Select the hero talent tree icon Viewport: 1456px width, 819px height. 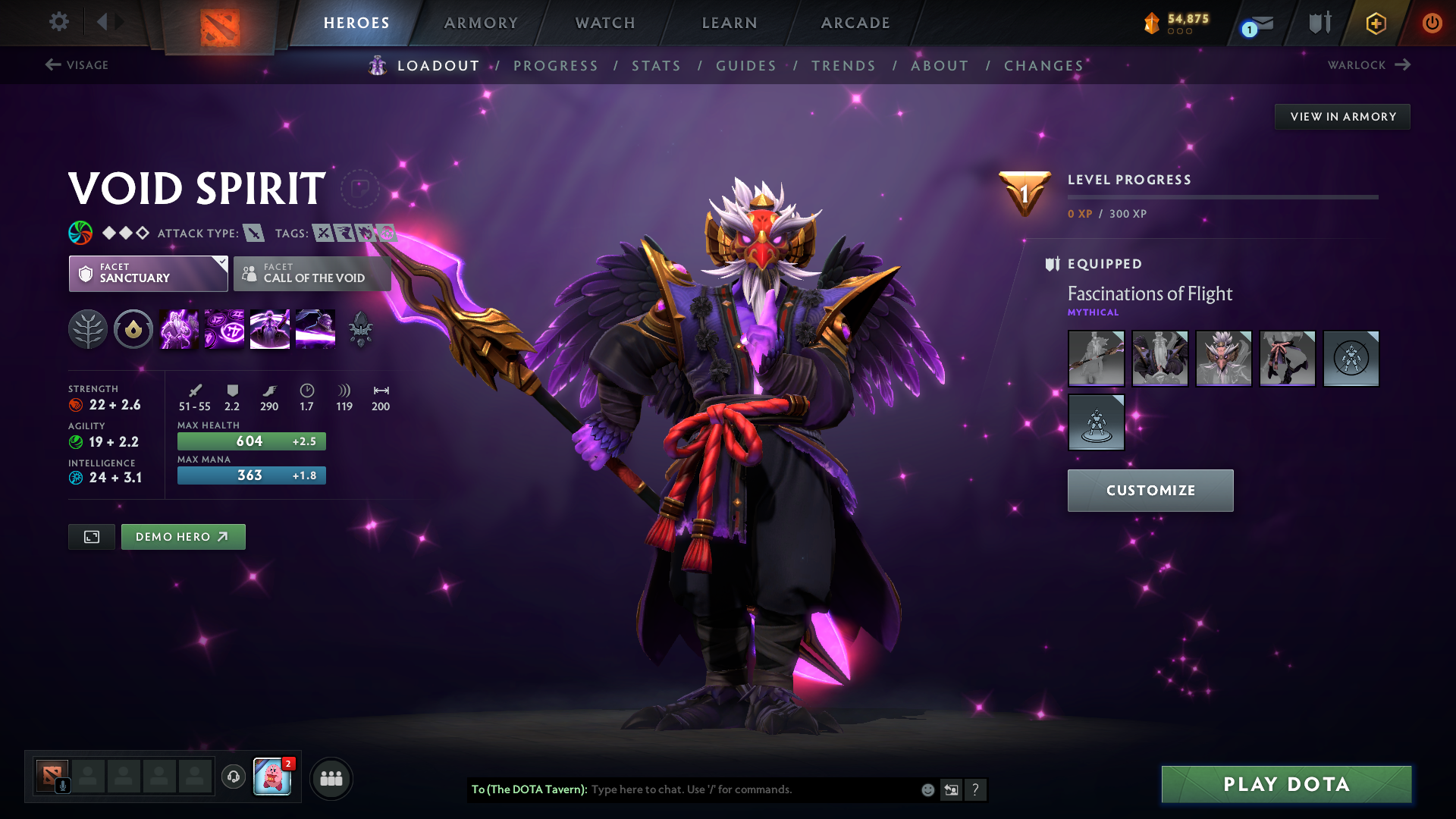(x=88, y=328)
